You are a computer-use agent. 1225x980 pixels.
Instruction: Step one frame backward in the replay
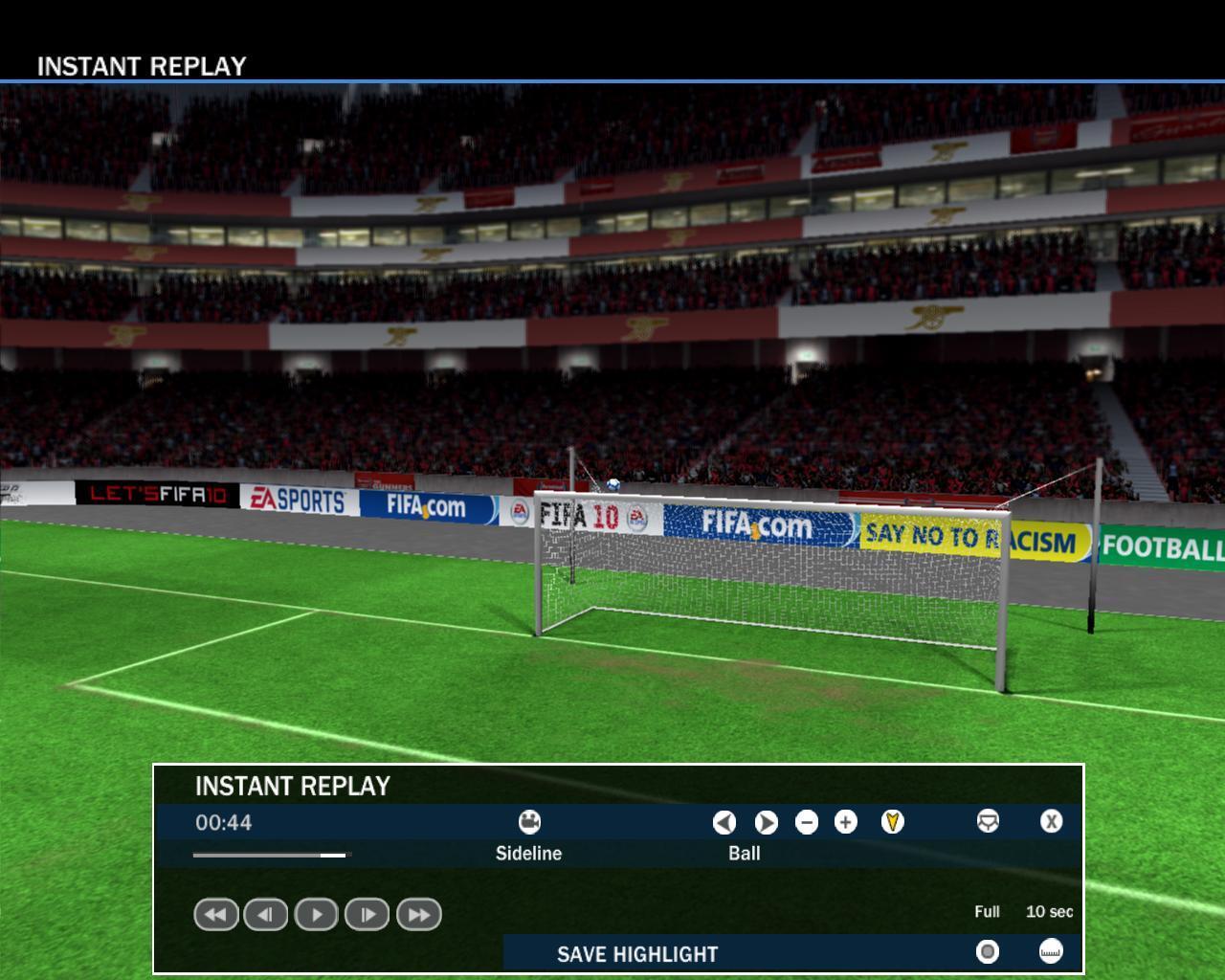(266, 915)
